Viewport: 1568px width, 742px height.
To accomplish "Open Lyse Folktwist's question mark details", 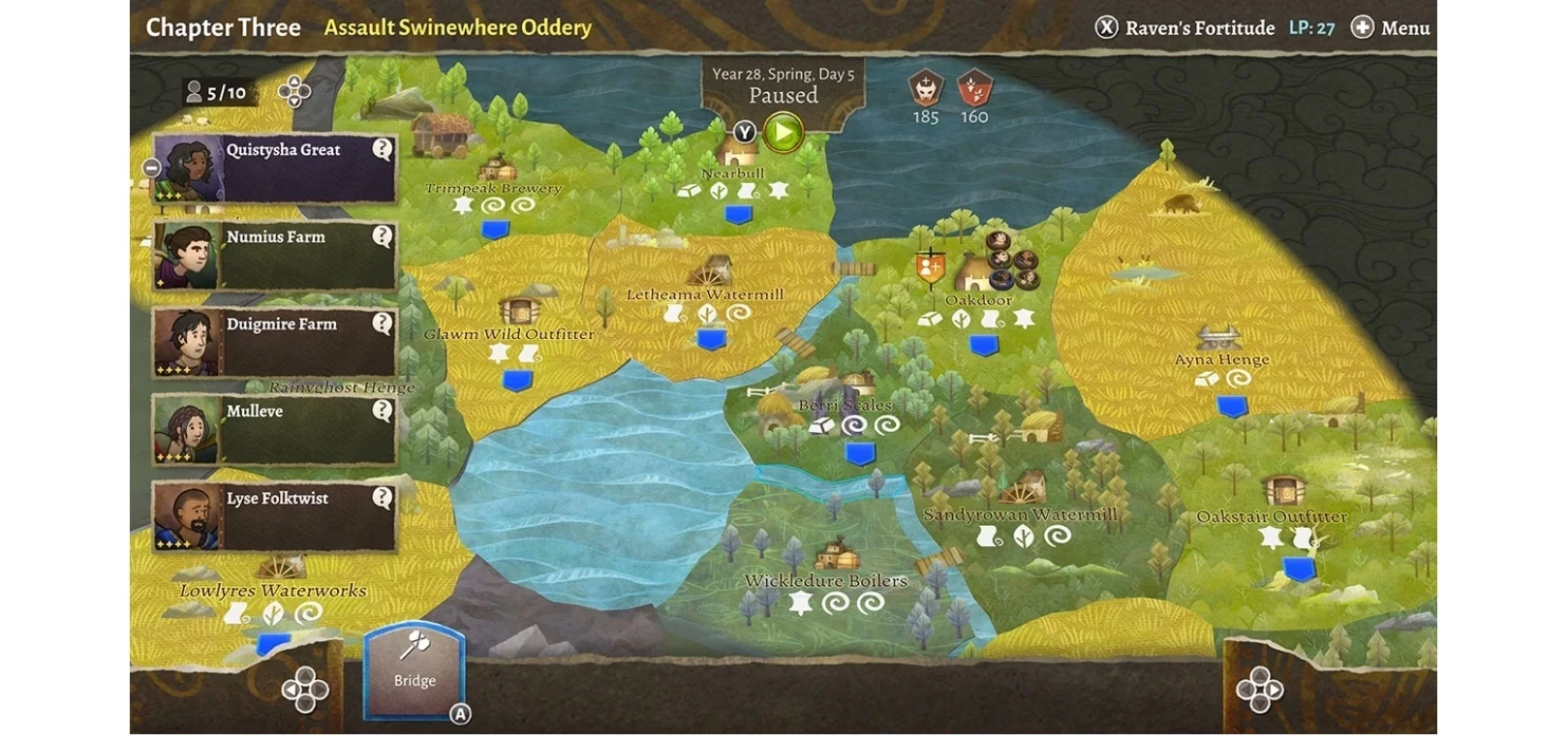I will point(383,498).
